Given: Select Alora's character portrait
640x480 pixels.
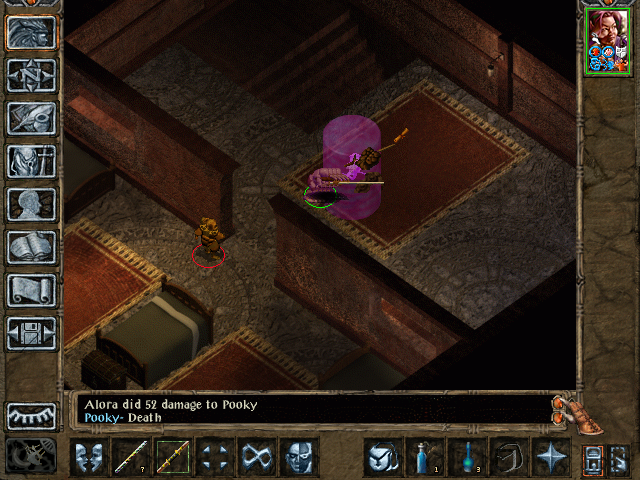Looking at the screenshot, I should (608, 41).
